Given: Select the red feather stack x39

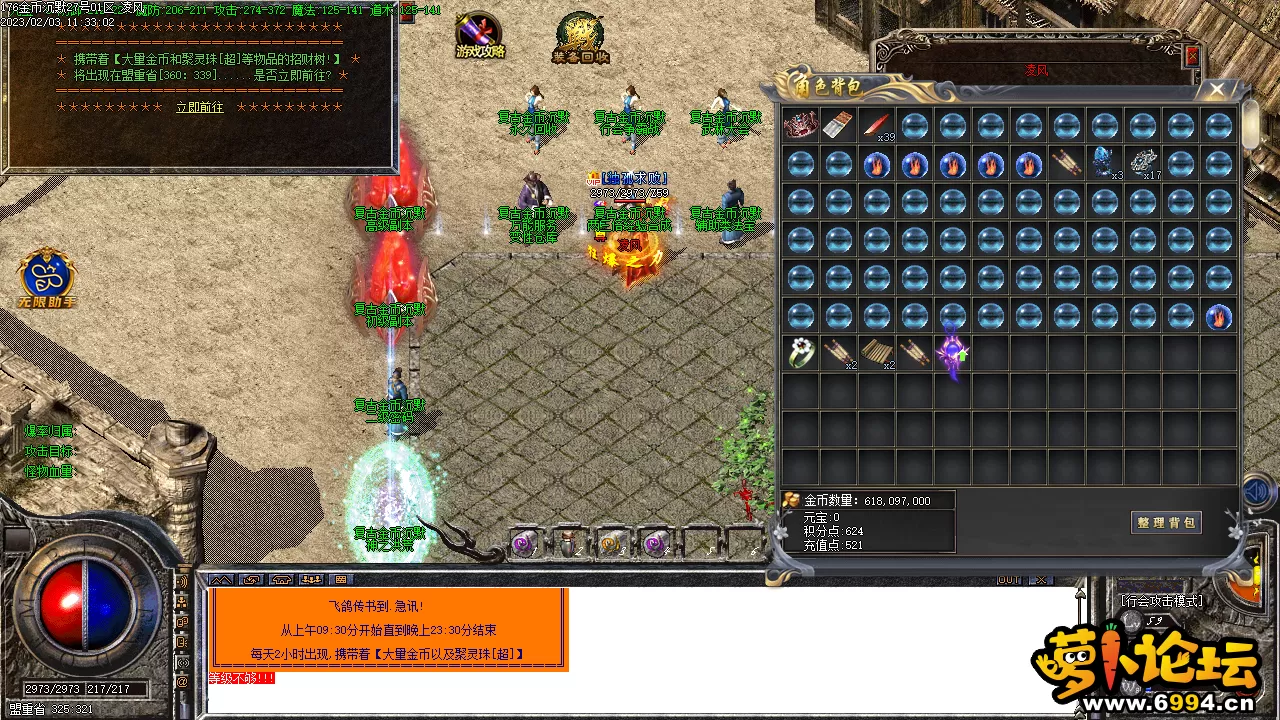Looking at the screenshot, I should coord(877,126).
